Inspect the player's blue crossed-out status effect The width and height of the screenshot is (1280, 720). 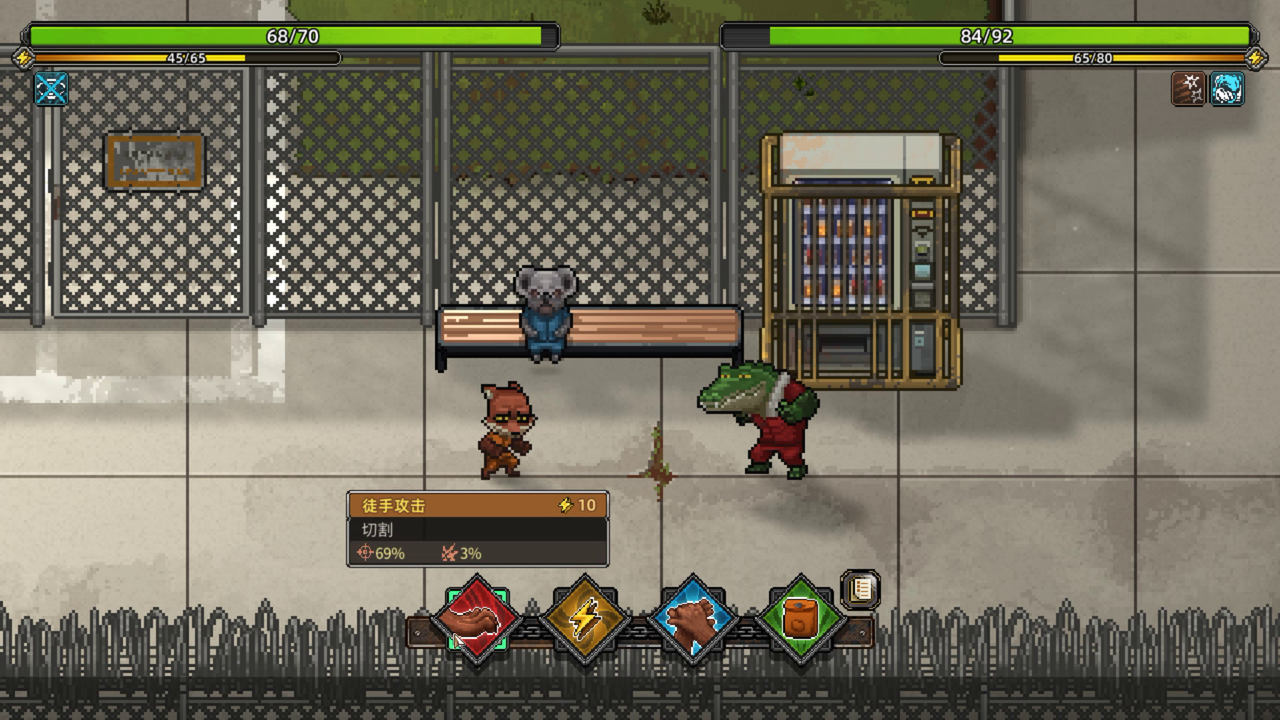click(51, 88)
